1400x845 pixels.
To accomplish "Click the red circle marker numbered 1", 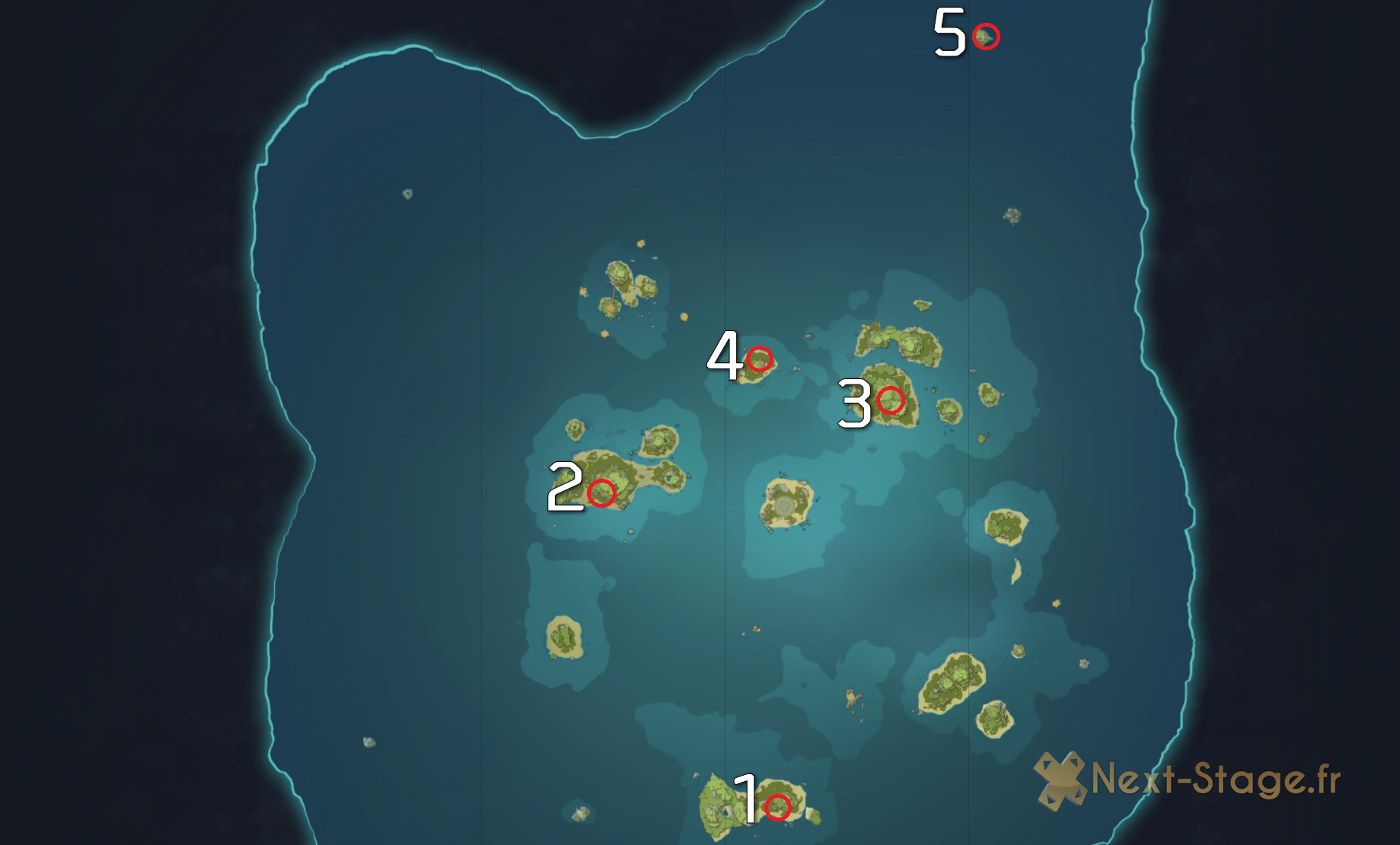I will click(x=777, y=807).
